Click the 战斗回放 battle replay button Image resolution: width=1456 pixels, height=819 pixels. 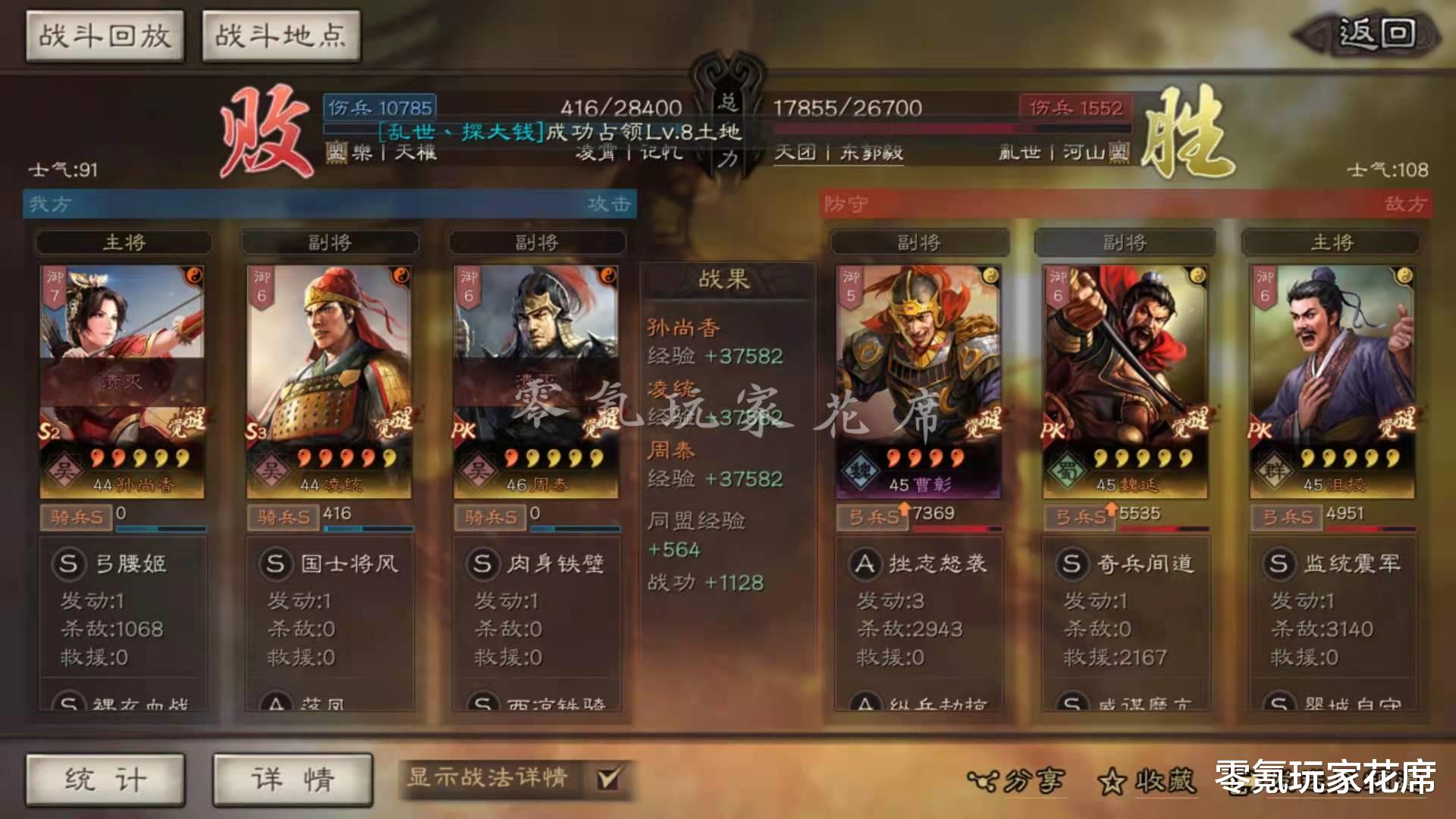pyautogui.click(x=105, y=34)
